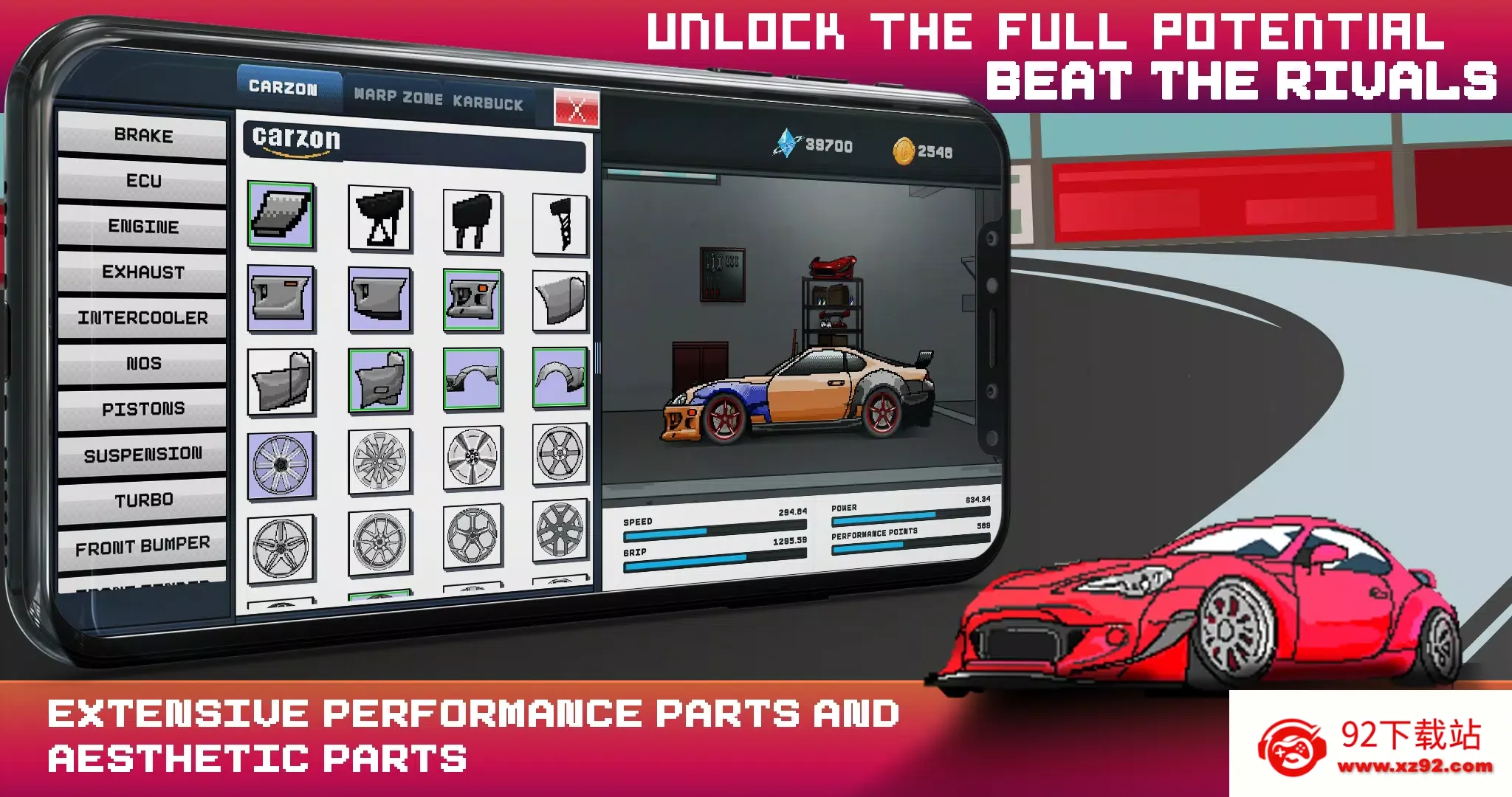Select the large rear wing part

380,218
